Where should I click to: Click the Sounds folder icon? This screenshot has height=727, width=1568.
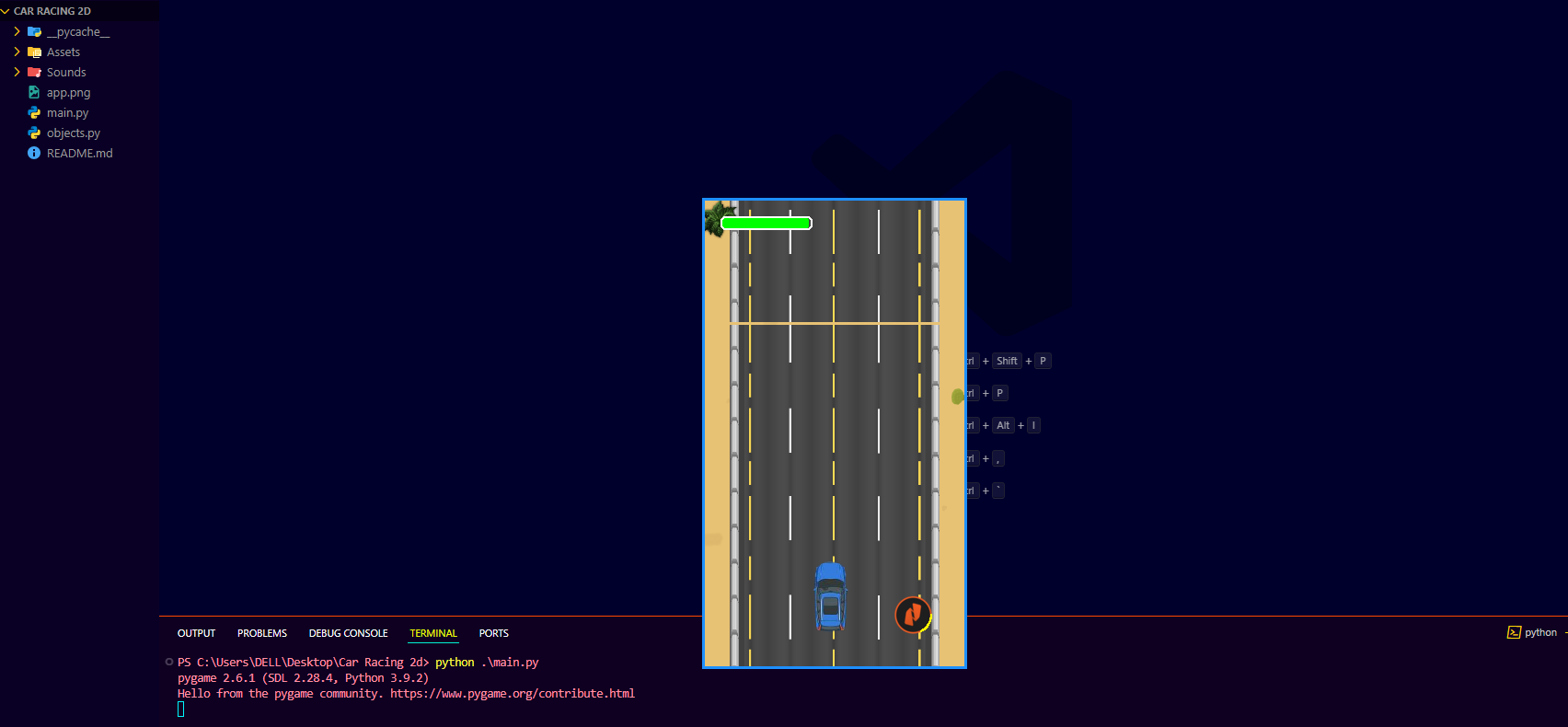tap(33, 72)
